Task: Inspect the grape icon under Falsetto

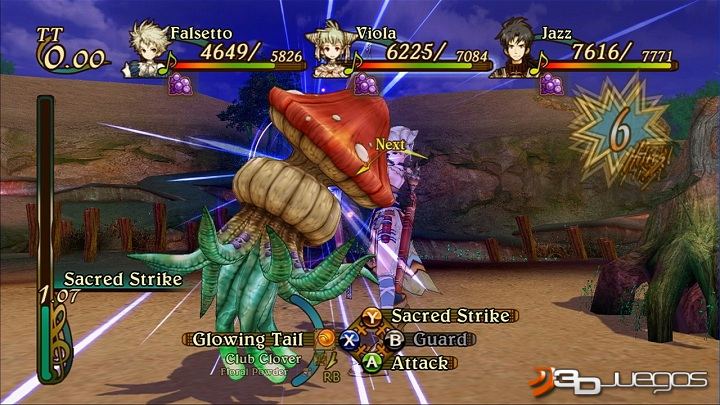Action: (180, 85)
